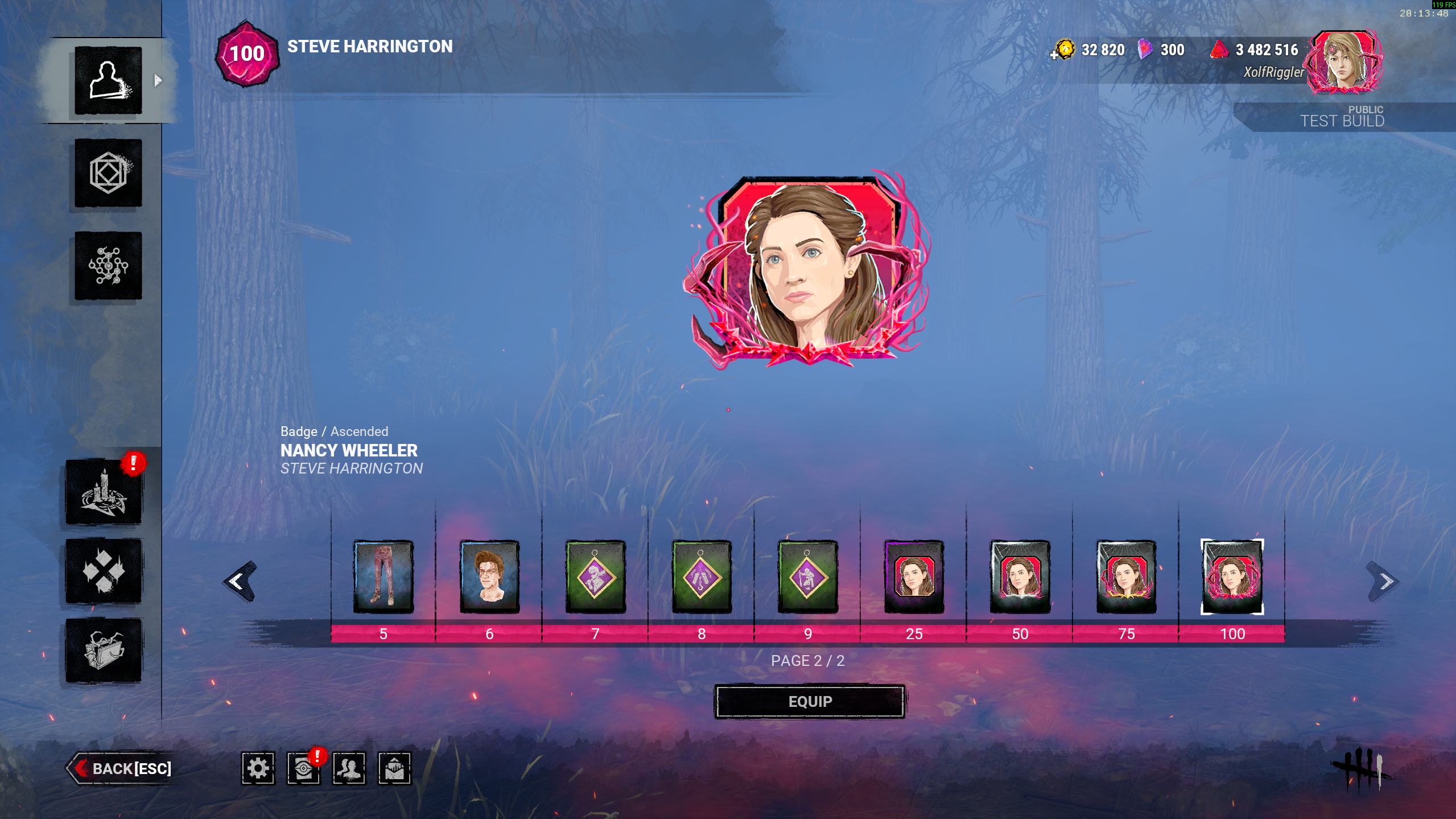1456x819 pixels.
Task: Open the gear settings menu
Action: point(258,768)
